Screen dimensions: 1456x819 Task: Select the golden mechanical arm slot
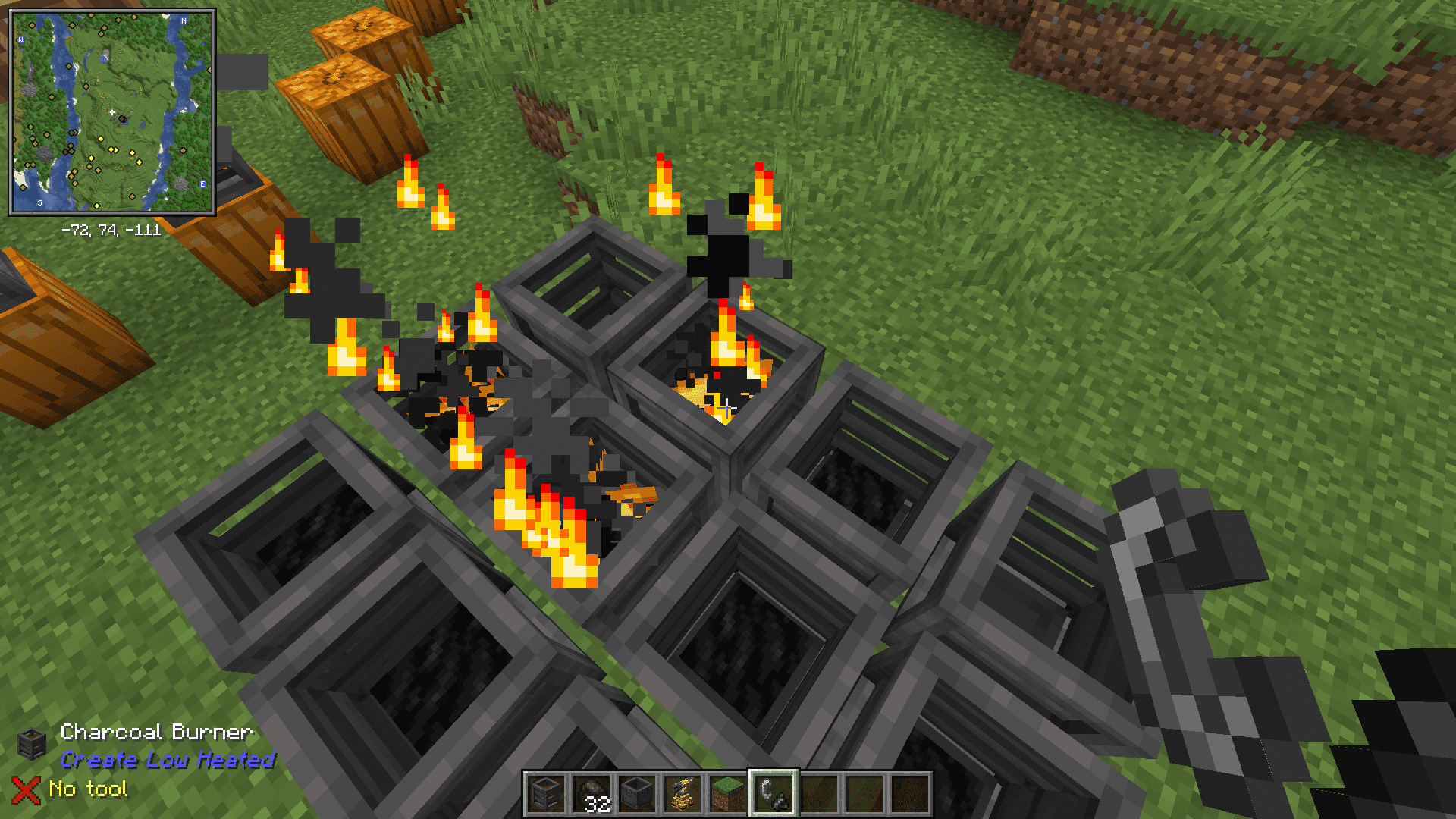[x=682, y=794]
